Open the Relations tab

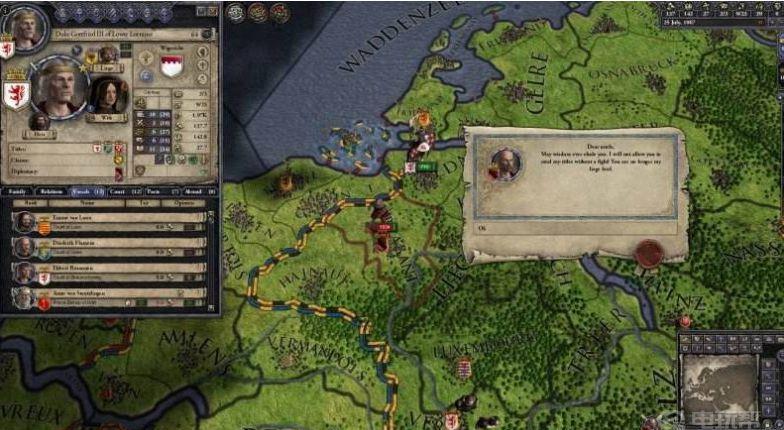50,190
